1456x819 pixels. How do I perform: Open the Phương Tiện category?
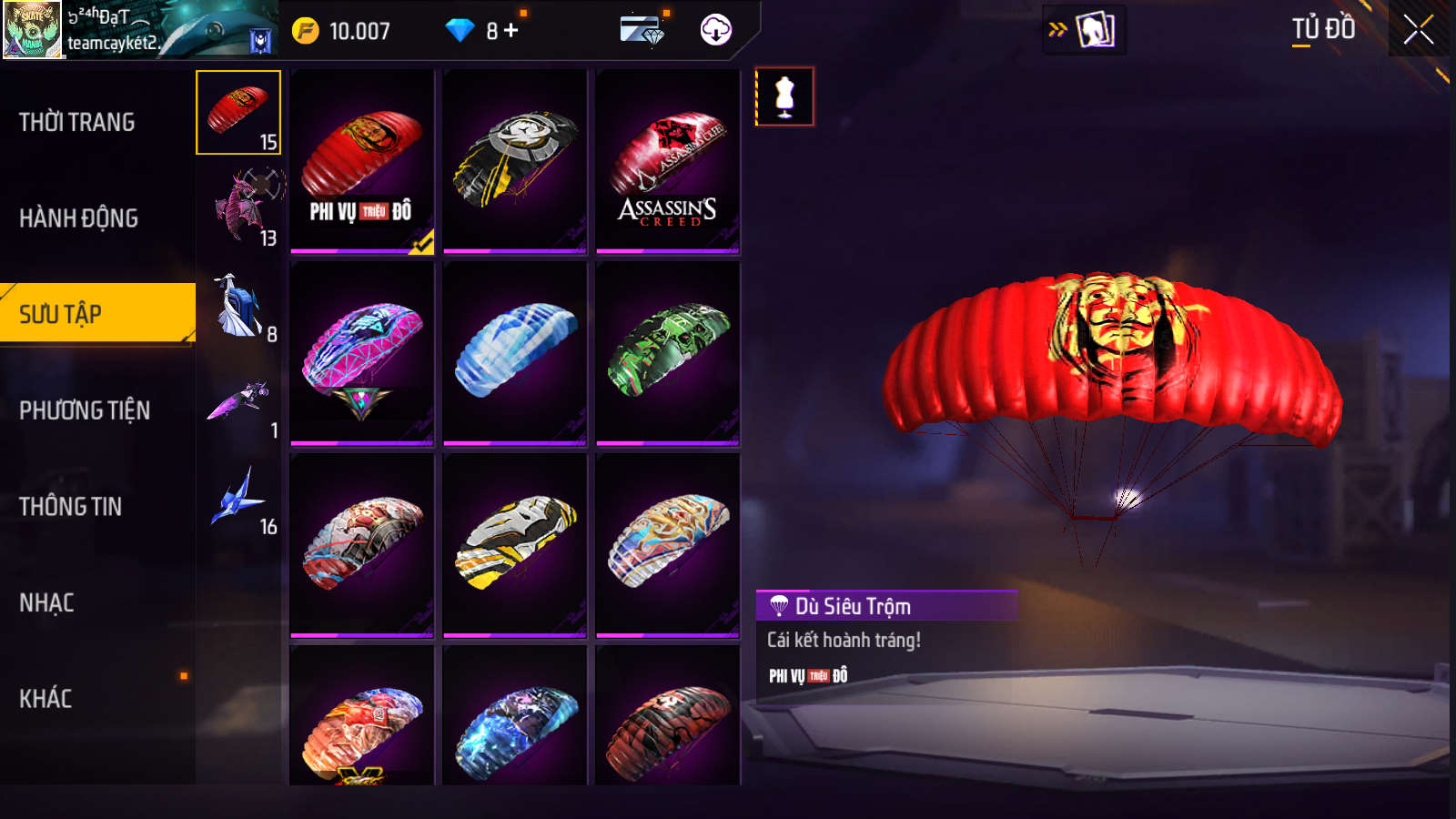click(85, 410)
